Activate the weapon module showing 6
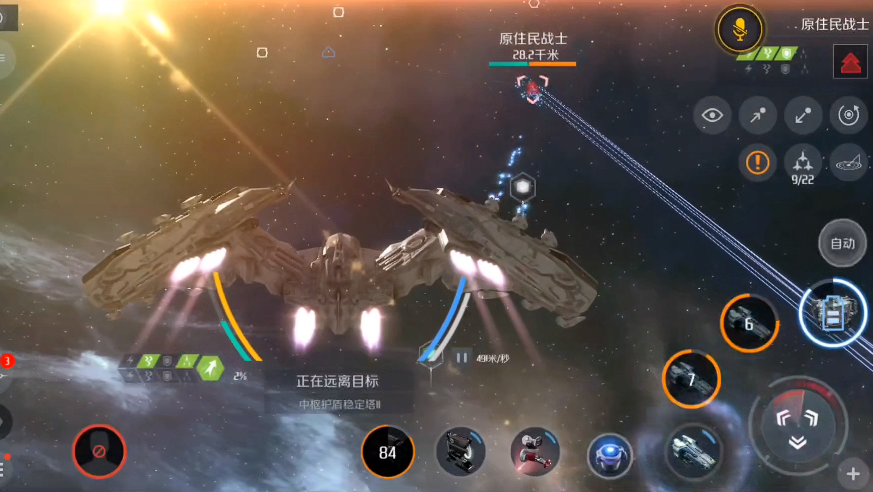 pos(750,323)
